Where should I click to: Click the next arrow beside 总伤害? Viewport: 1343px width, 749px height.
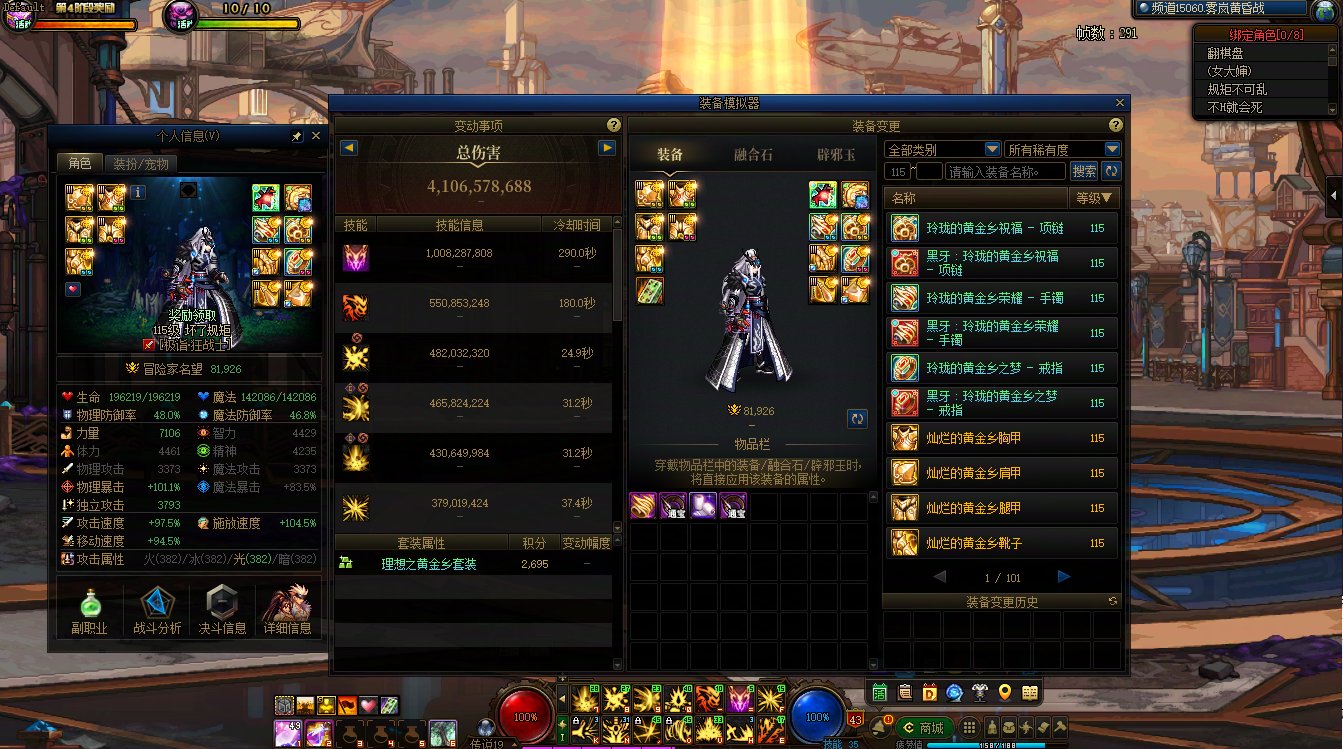pyautogui.click(x=606, y=148)
